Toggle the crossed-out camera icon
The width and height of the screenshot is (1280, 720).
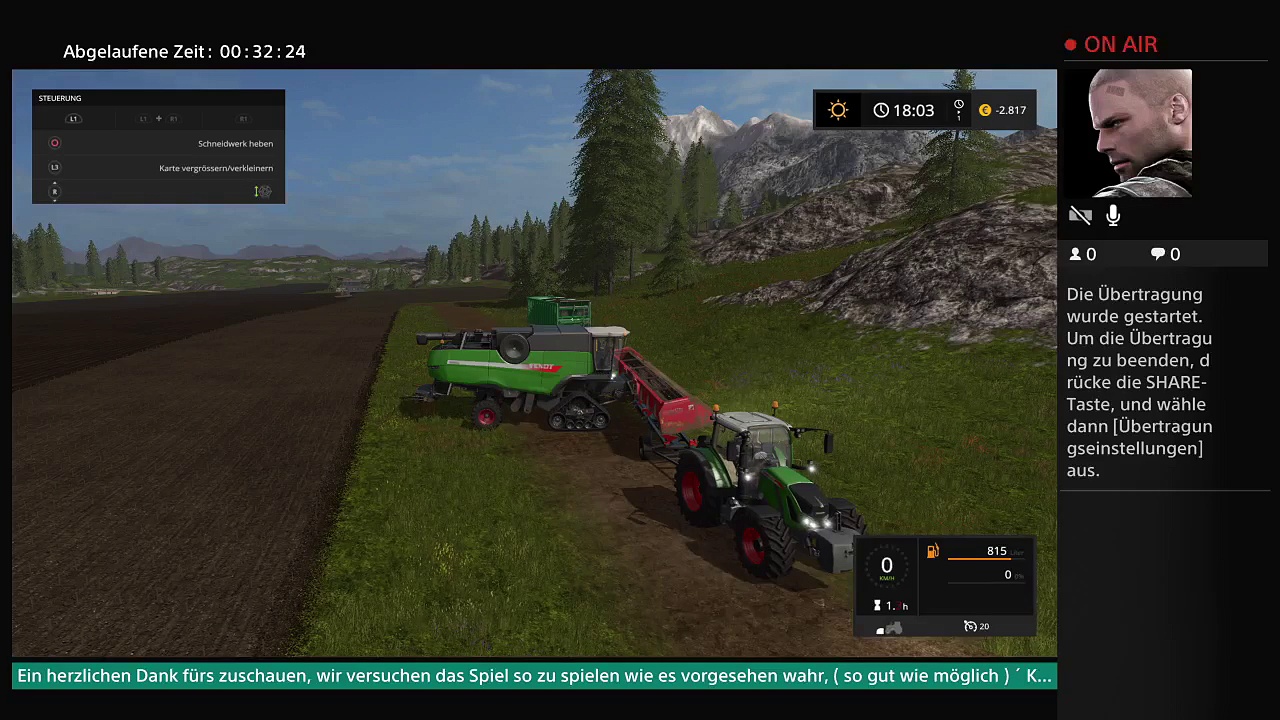pos(1080,215)
